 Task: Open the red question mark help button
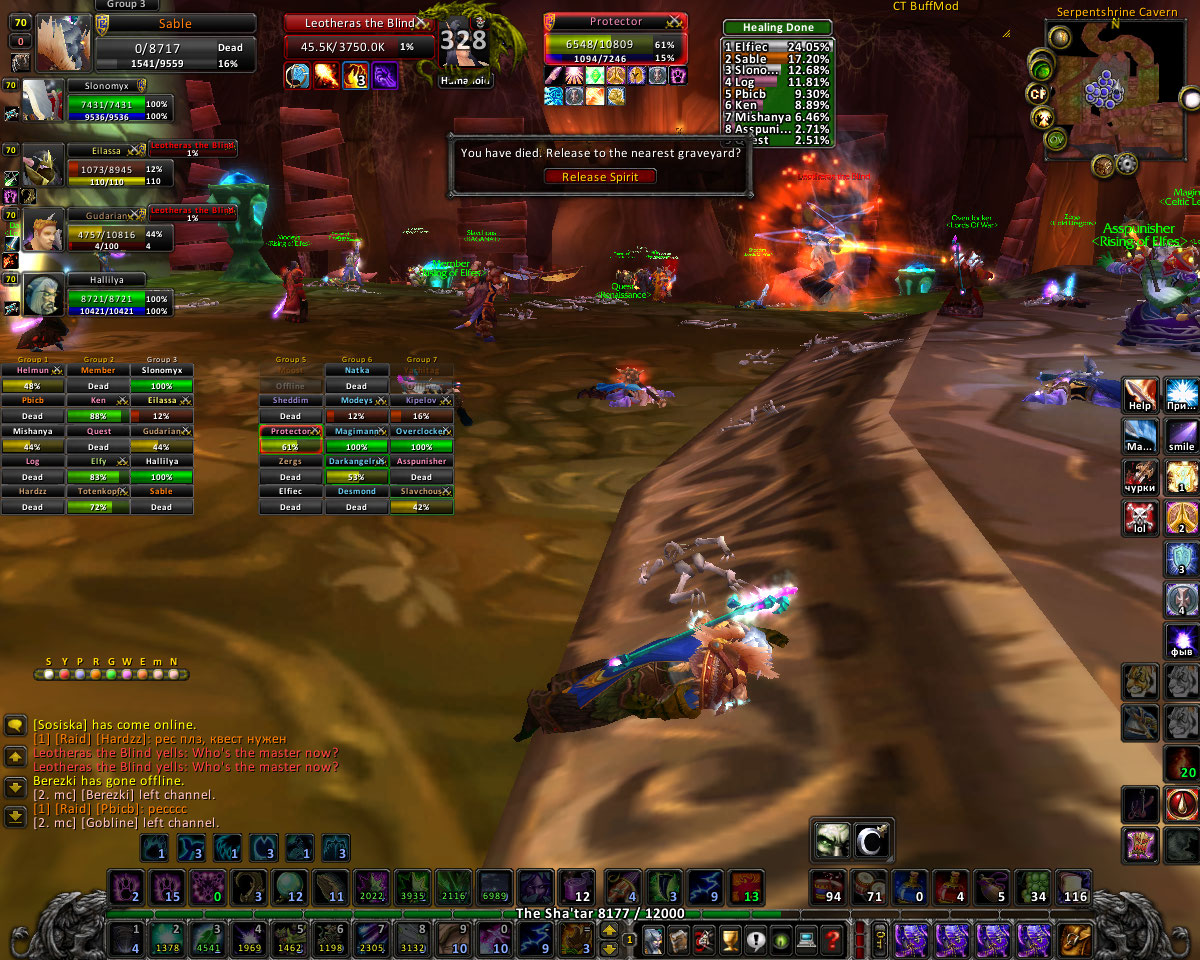pos(831,939)
